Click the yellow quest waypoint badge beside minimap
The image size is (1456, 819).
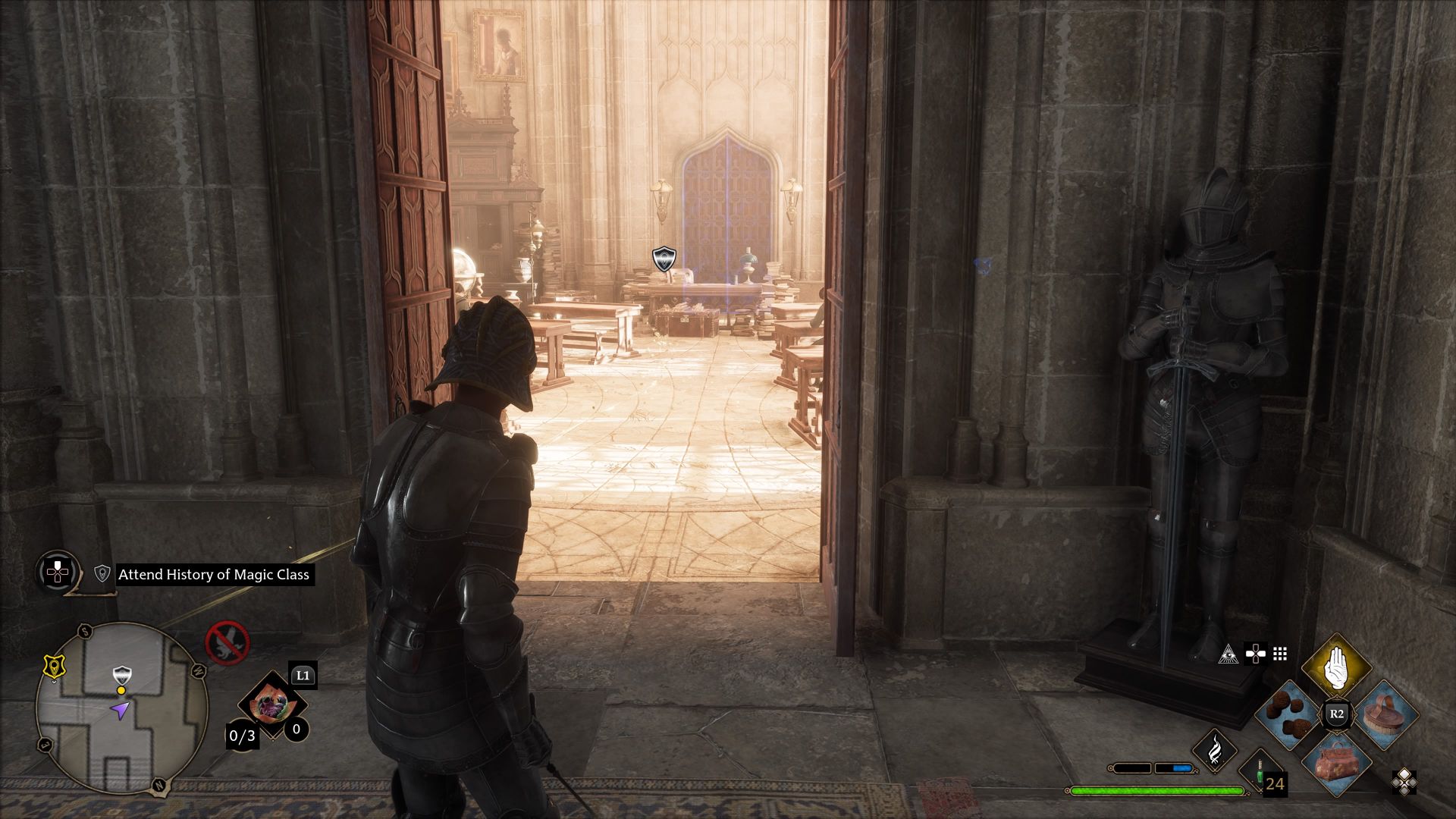[x=52, y=666]
